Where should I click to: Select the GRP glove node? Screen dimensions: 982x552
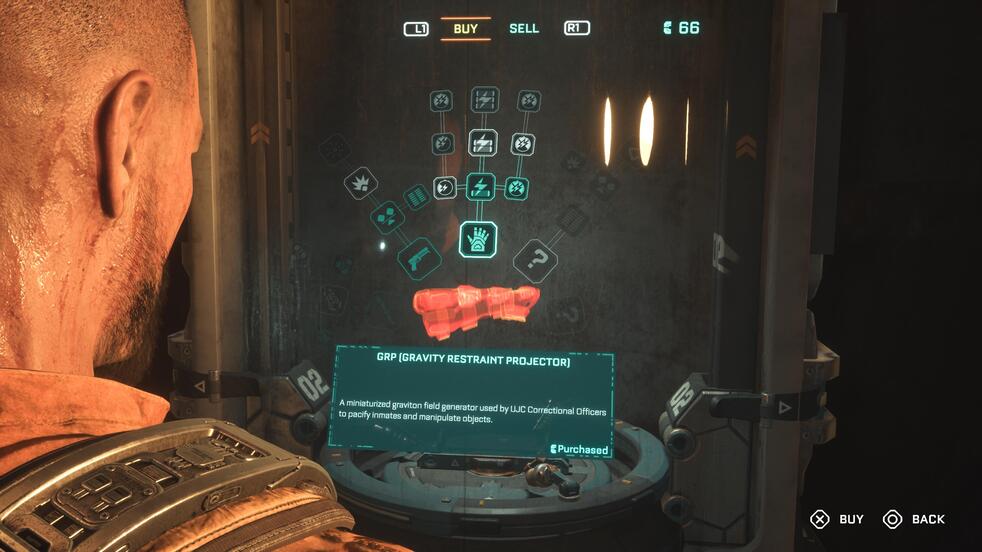tap(479, 239)
